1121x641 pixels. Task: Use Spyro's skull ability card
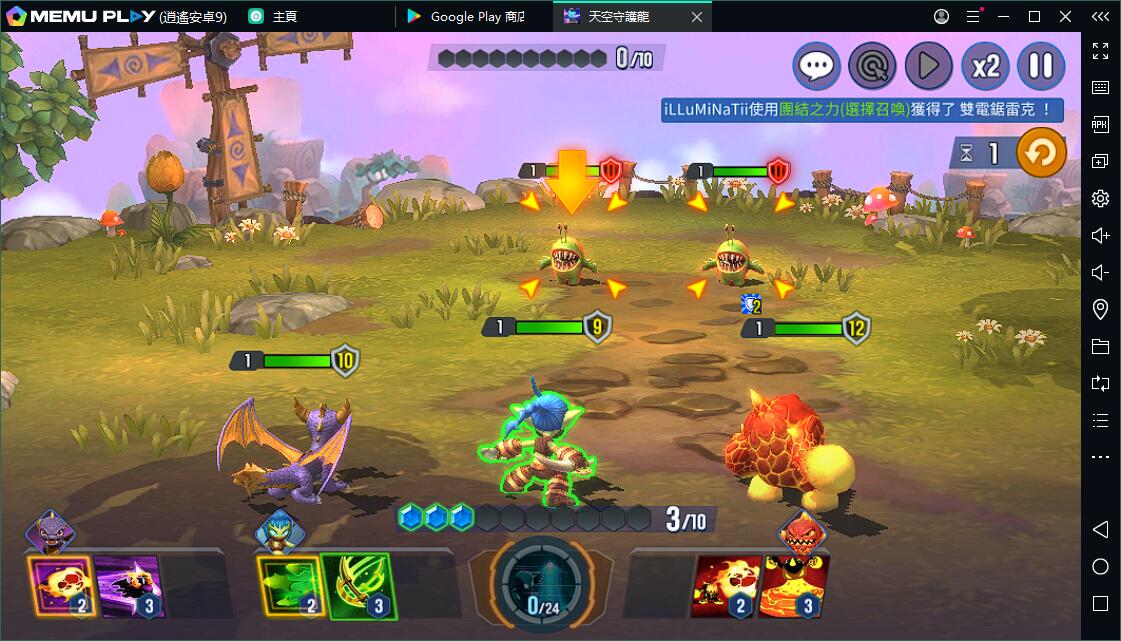[62, 586]
